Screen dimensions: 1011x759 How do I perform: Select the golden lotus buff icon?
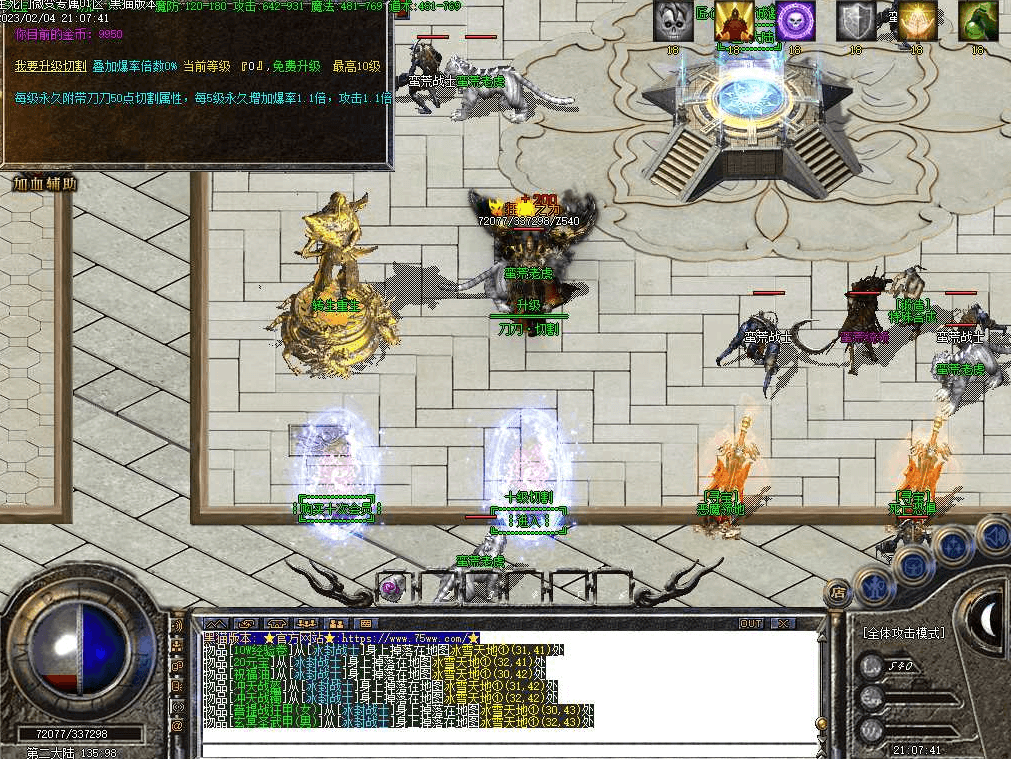[917, 21]
